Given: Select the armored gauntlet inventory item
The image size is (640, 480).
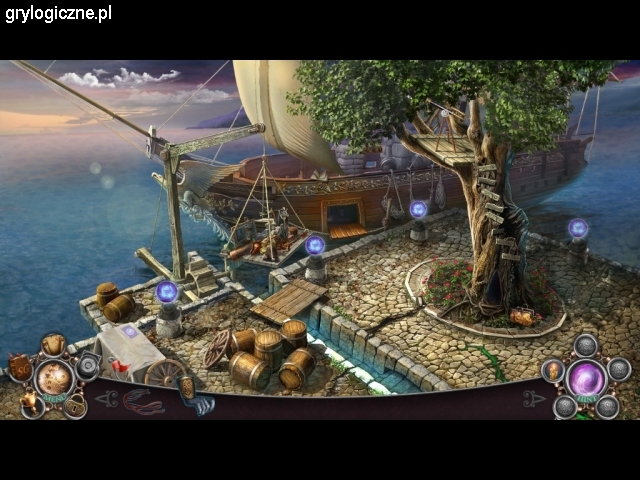Looking at the screenshot, I should pyautogui.click(x=195, y=397).
